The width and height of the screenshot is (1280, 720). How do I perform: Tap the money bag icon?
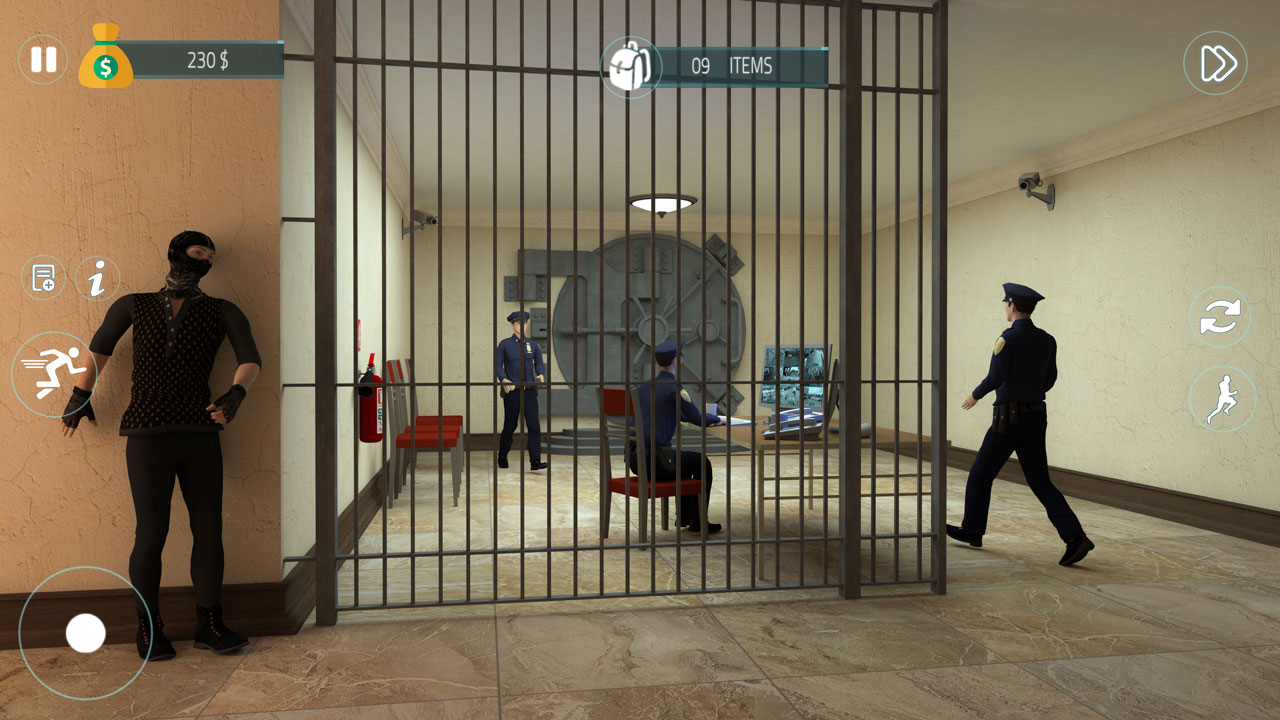[x=104, y=57]
